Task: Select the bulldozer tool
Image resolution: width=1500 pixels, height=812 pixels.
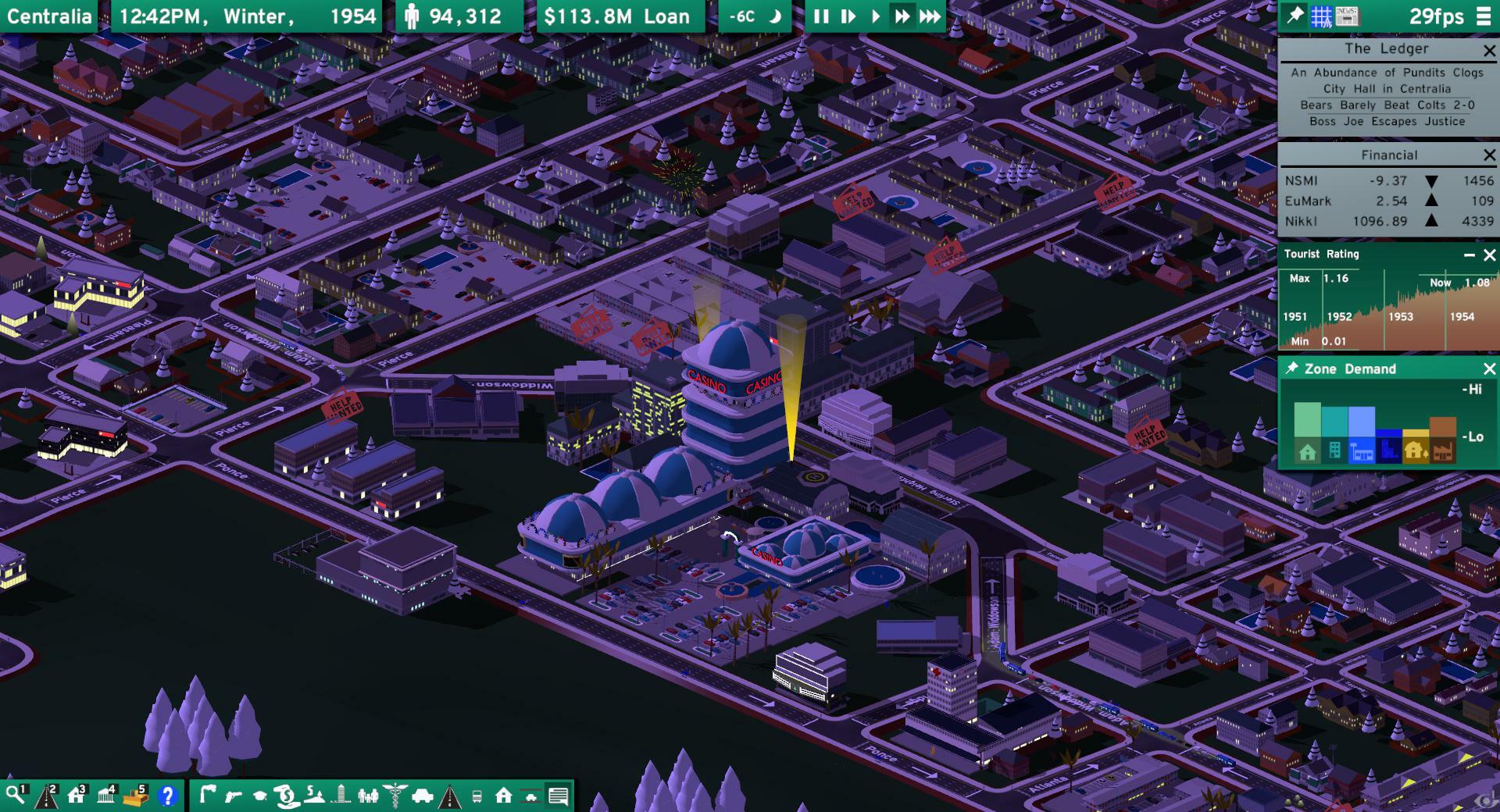Action: tap(136, 796)
